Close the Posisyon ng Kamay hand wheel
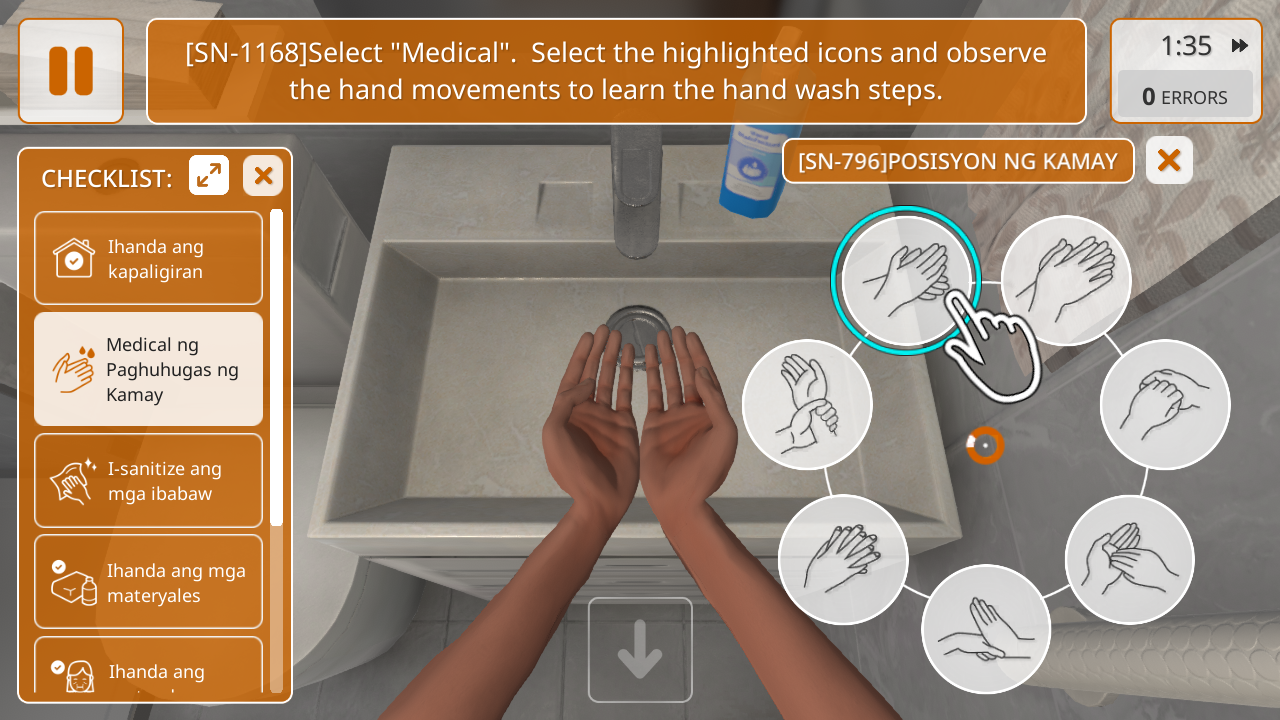Viewport: 1280px width, 720px height. tap(1169, 160)
